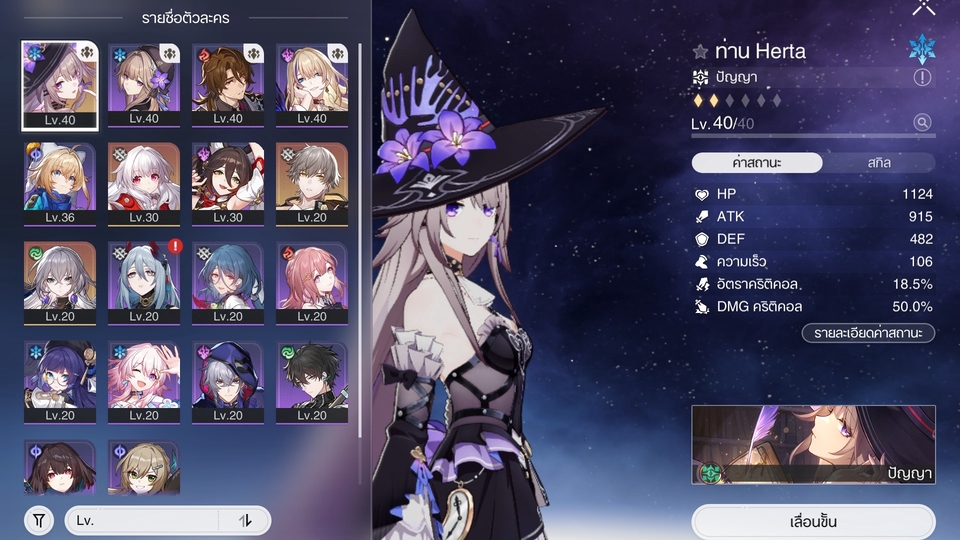The height and width of the screenshot is (540, 960).
Task: Select the white-haired red-eyed Lv.30 character
Action: pos(144,184)
